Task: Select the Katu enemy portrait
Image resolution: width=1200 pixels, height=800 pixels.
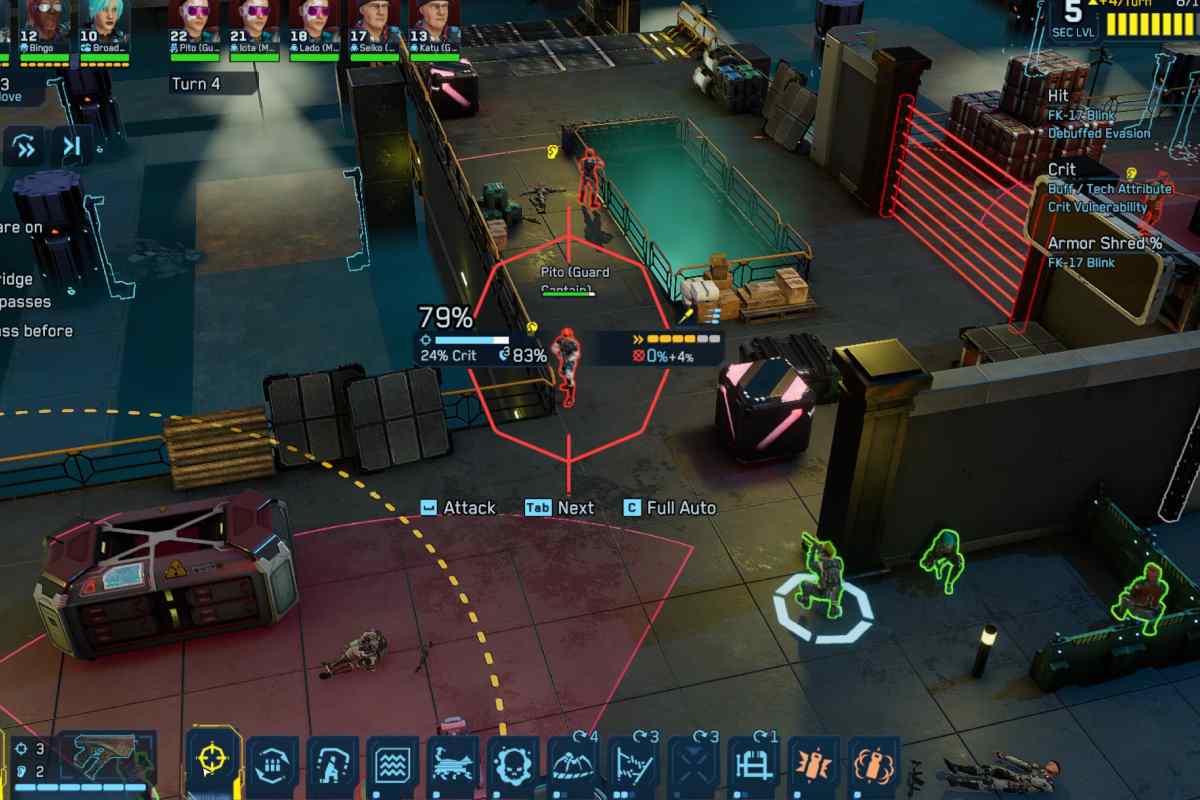Action: tap(434, 27)
